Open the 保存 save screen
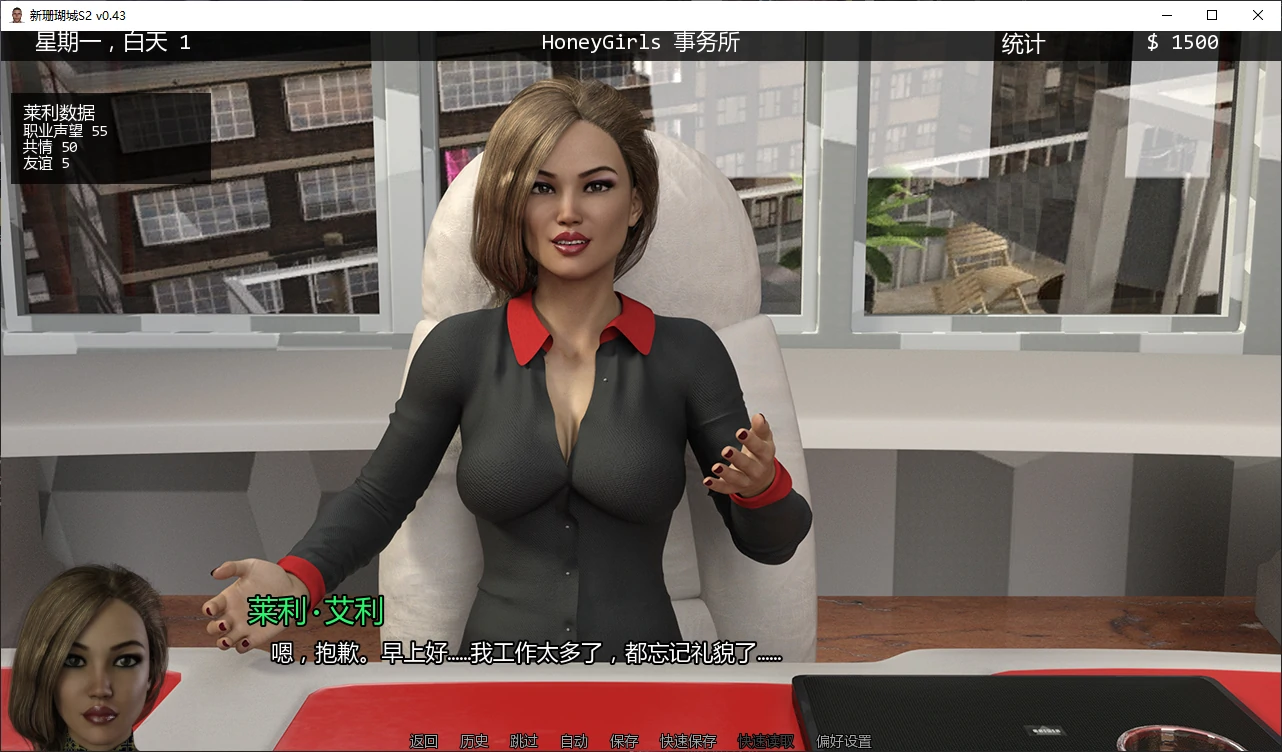The width and height of the screenshot is (1282, 752). coord(623,741)
